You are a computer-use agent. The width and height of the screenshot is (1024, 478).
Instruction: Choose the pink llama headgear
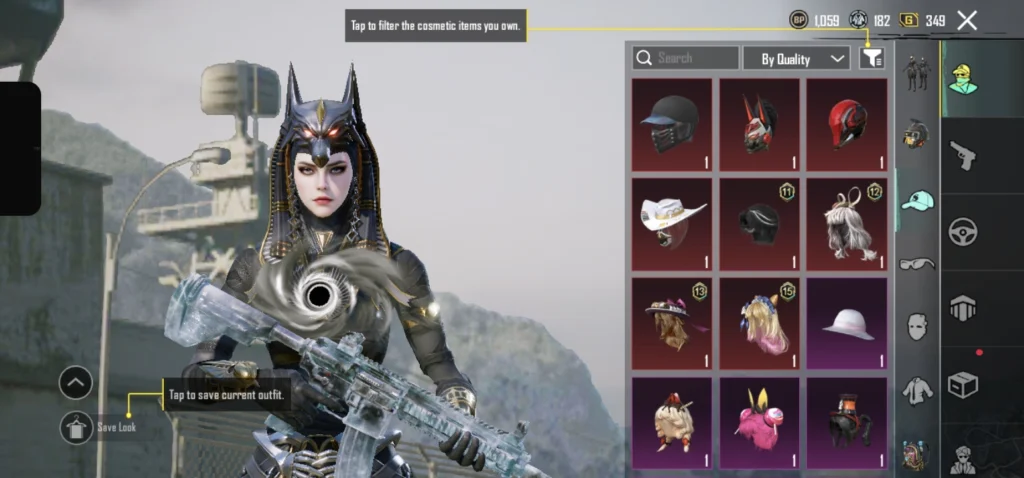tap(759, 421)
